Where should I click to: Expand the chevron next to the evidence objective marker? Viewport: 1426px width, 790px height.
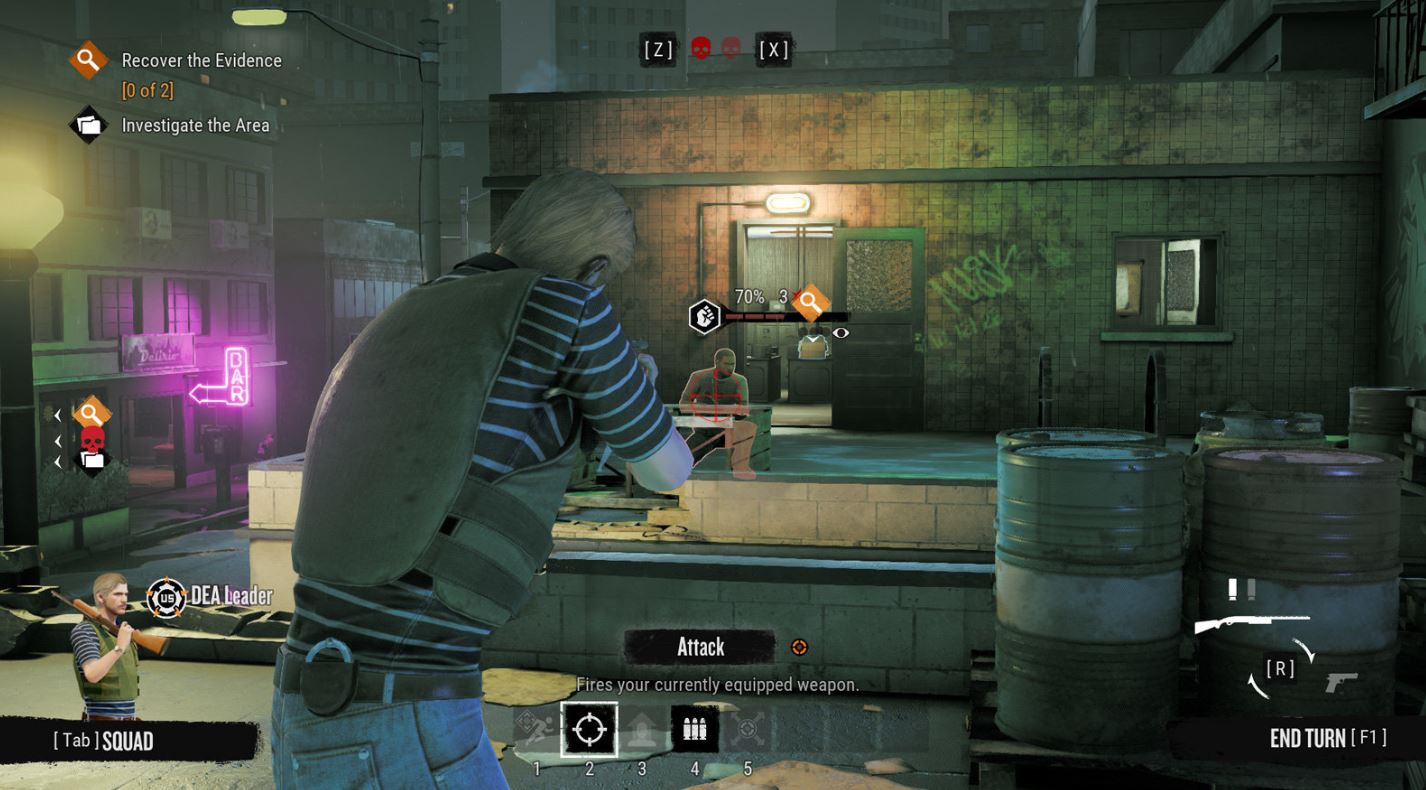point(57,413)
